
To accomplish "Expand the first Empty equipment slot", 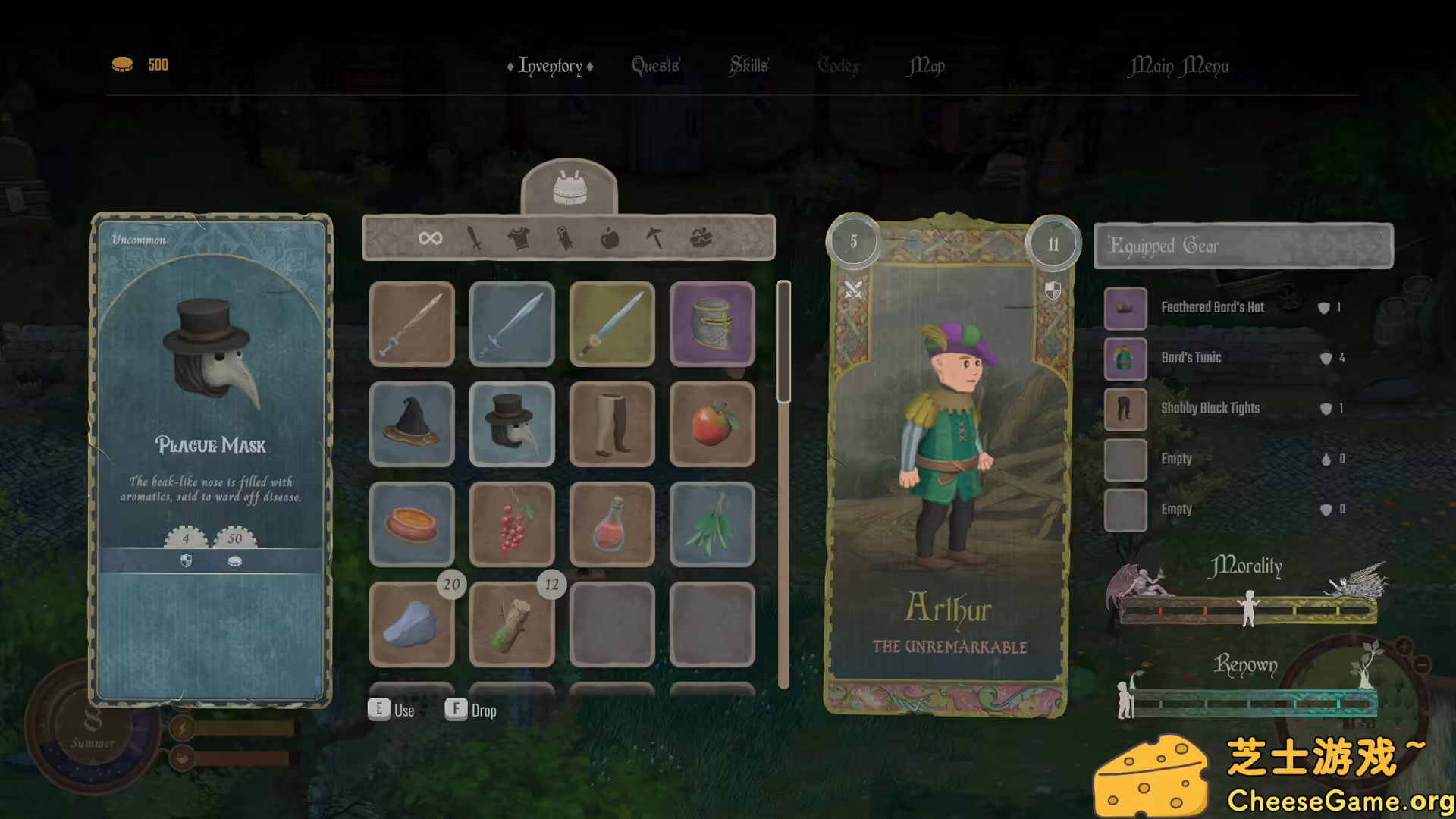I will coord(1125,459).
